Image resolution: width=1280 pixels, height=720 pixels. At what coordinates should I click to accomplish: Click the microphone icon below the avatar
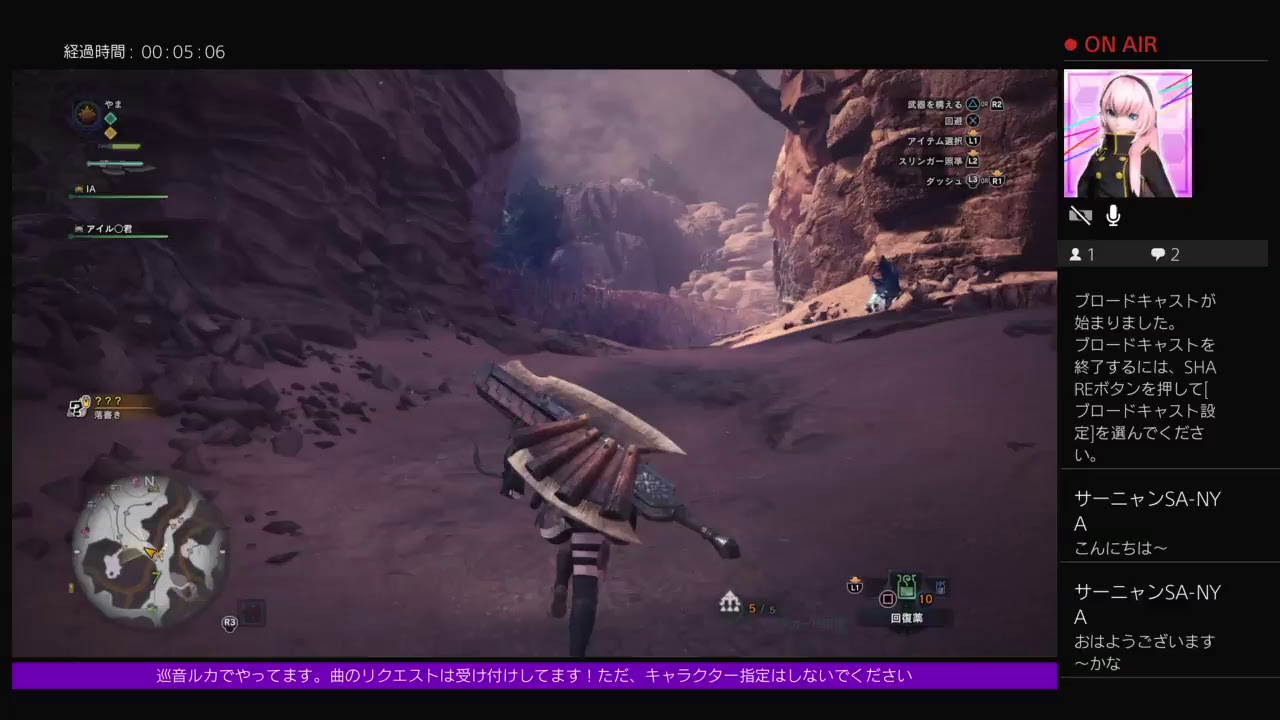1115,214
